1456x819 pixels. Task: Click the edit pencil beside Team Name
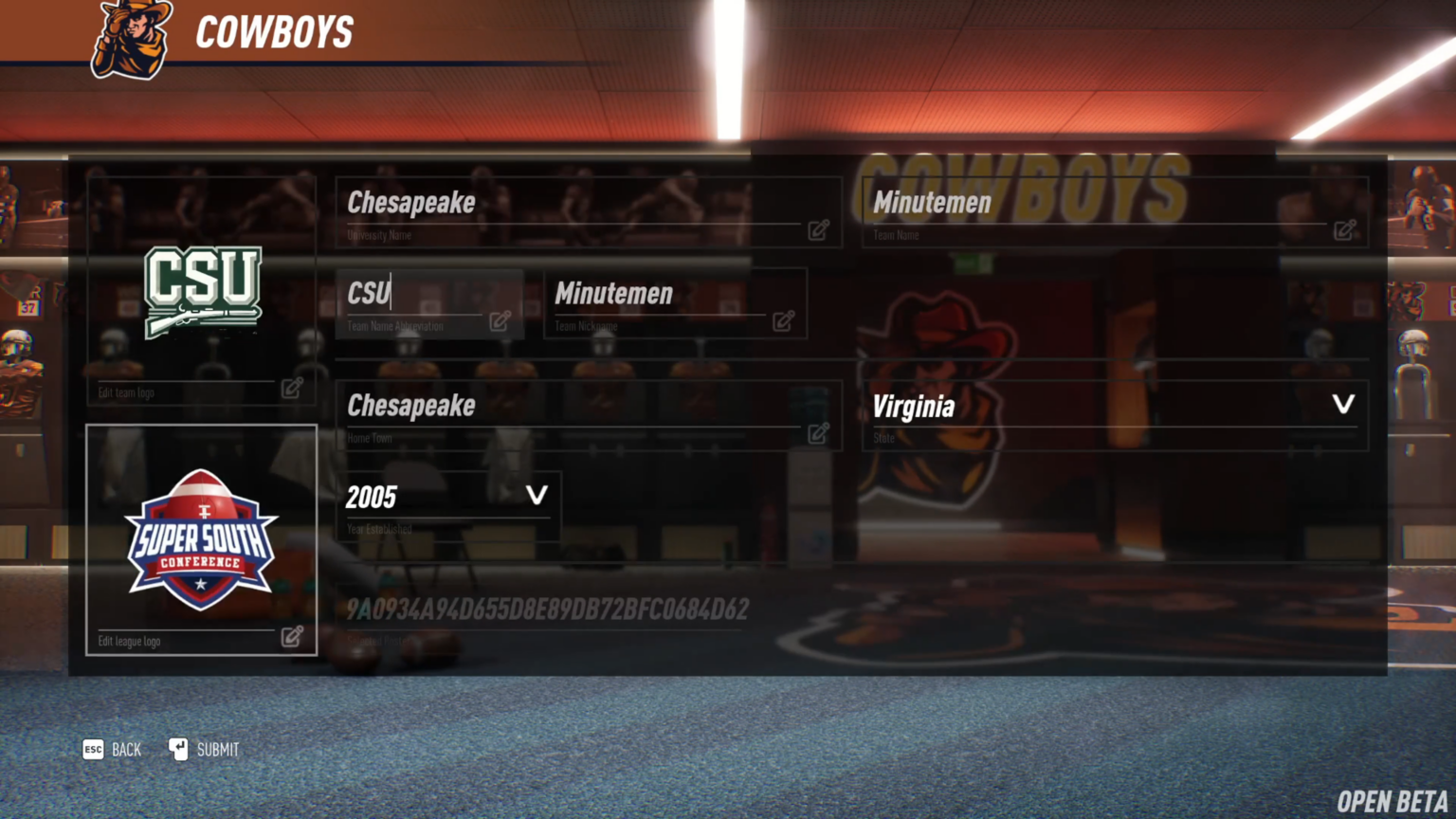point(1345,230)
